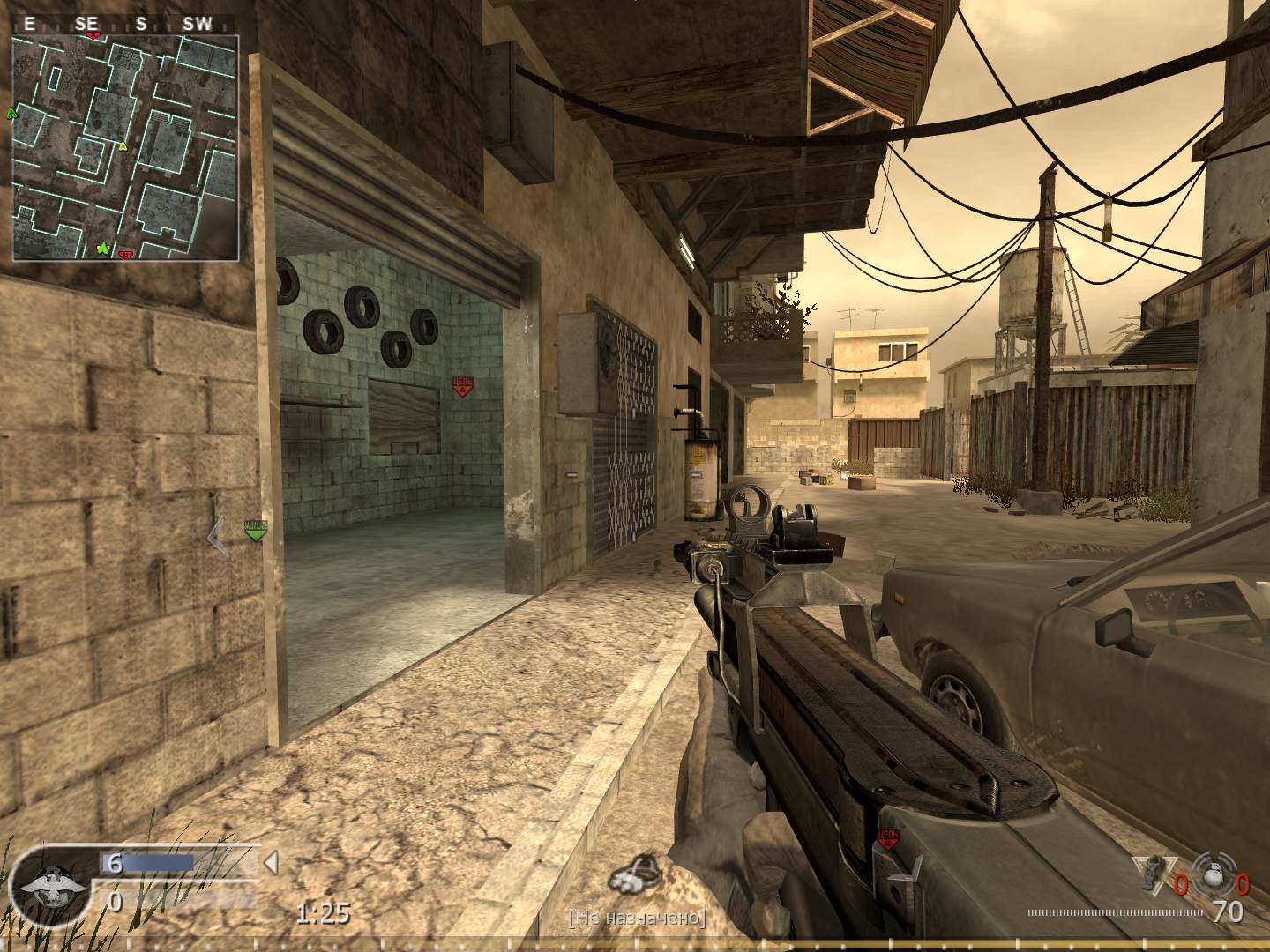The height and width of the screenshot is (952, 1270).
Task: Select the green player arrow on the minimap
Action: 12,113
